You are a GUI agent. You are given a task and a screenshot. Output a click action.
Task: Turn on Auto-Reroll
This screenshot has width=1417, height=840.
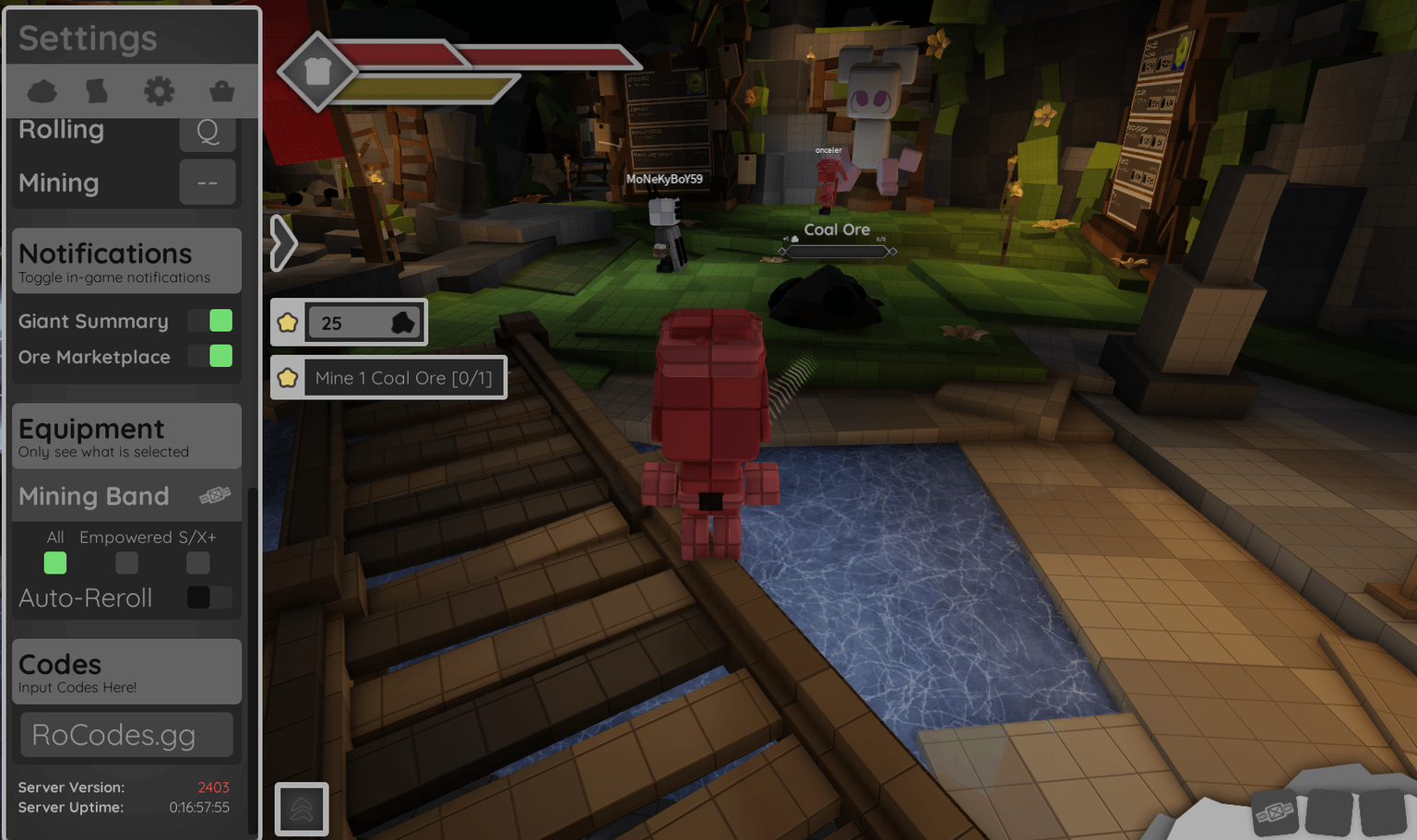point(208,597)
